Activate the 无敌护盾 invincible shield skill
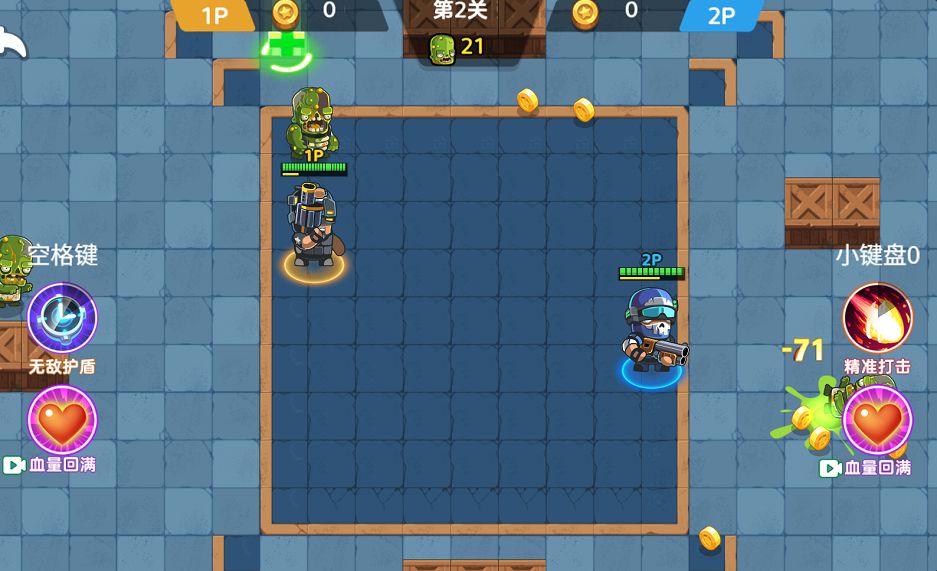Viewport: 937px width, 571px height. click(x=62, y=319)
